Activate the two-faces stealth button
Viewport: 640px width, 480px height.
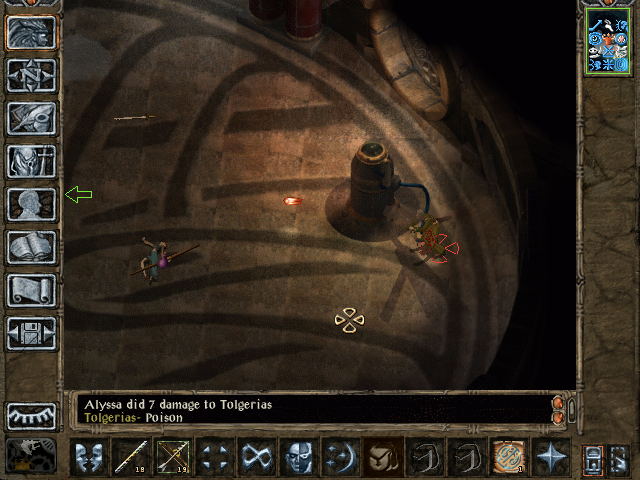point(89,457)
